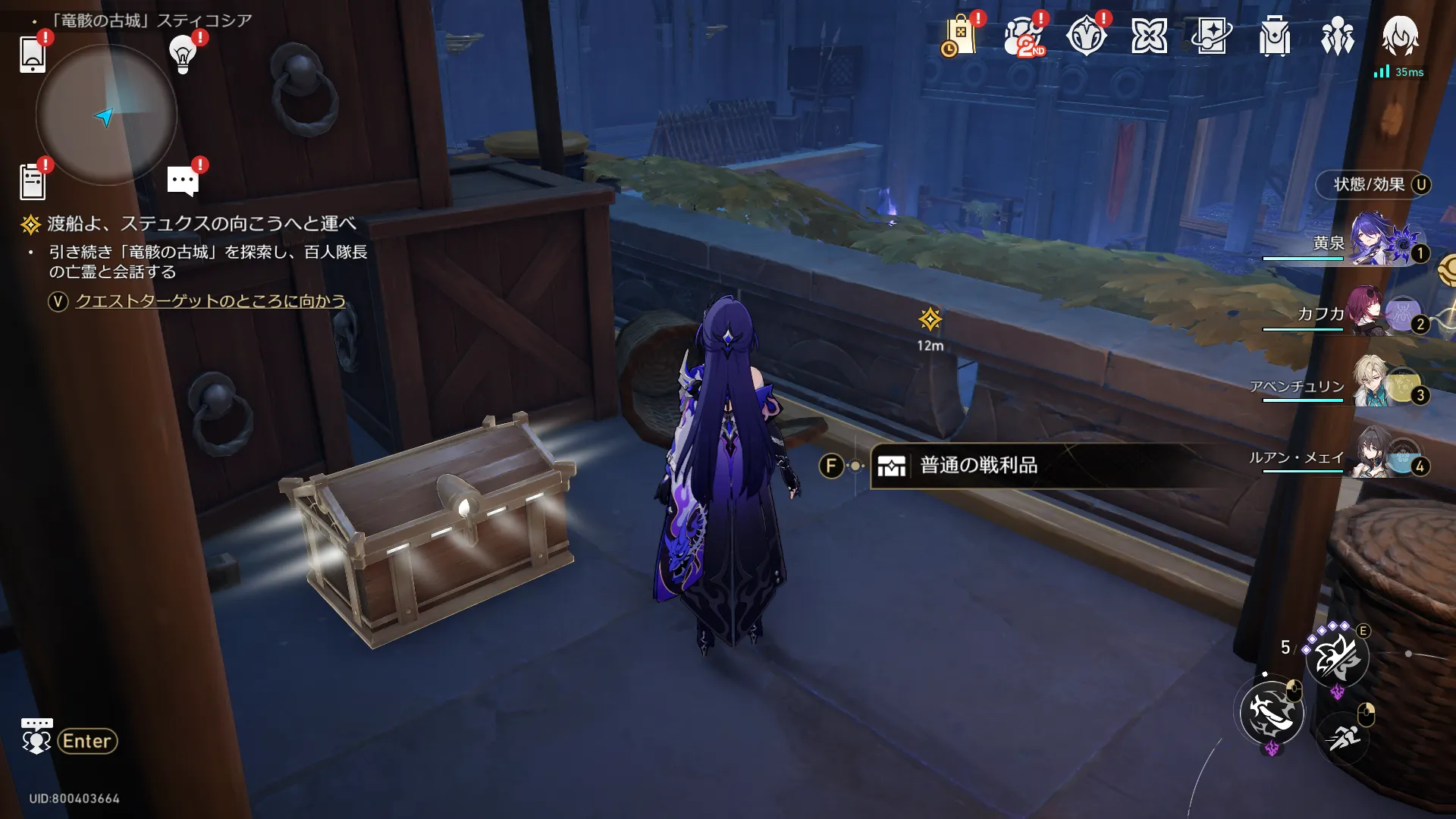The image size is (1456, 819).
Task: Switch to party member ルアン・メェイ
Action: click(1350, 457)
